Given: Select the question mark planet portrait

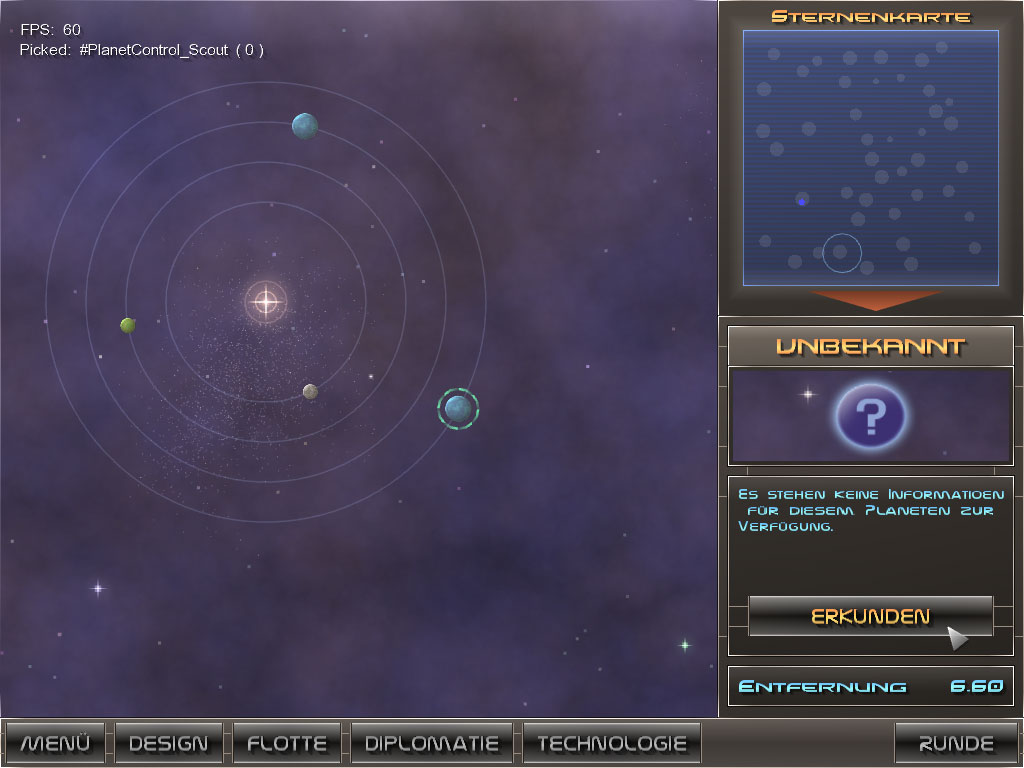Looking at the screenshot, I should pyautogui.click(x=870, y=414).
